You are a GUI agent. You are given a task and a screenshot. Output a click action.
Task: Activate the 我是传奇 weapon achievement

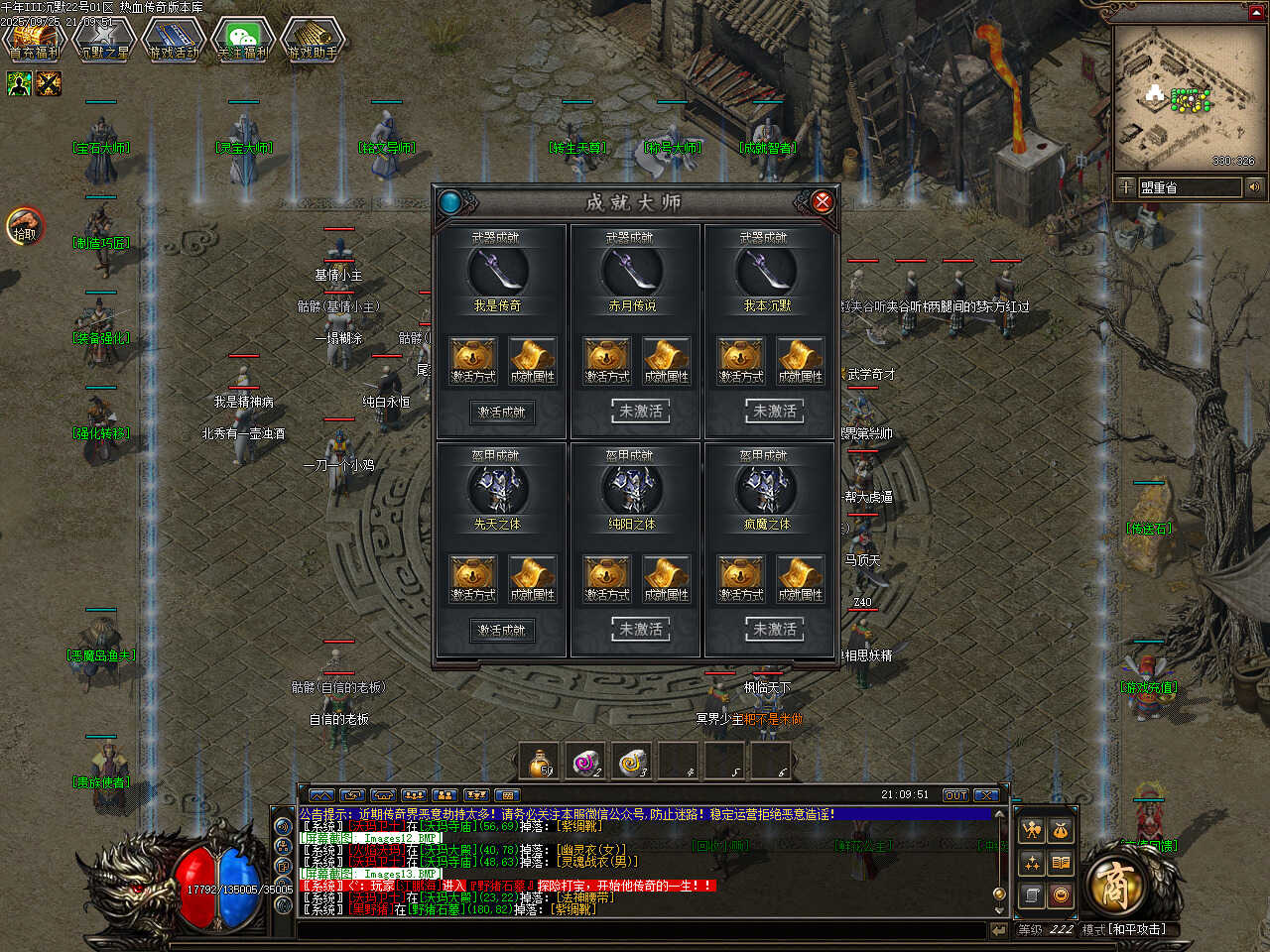[x=502, y=412]
